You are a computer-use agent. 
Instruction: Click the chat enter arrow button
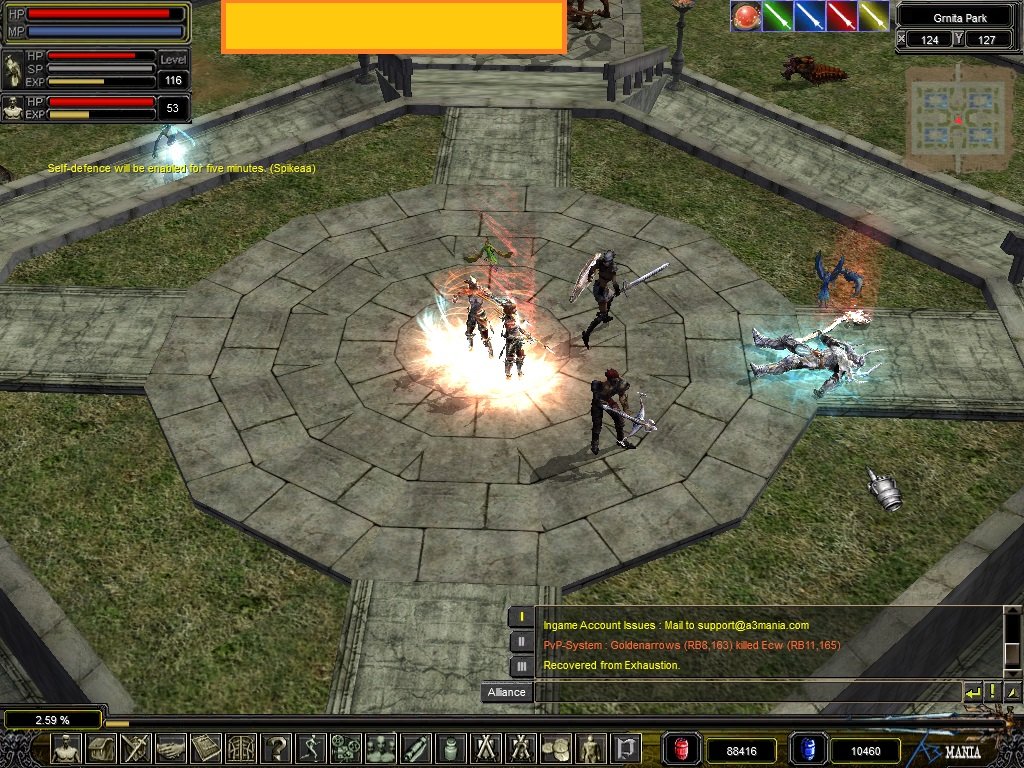tap(973, 691)
